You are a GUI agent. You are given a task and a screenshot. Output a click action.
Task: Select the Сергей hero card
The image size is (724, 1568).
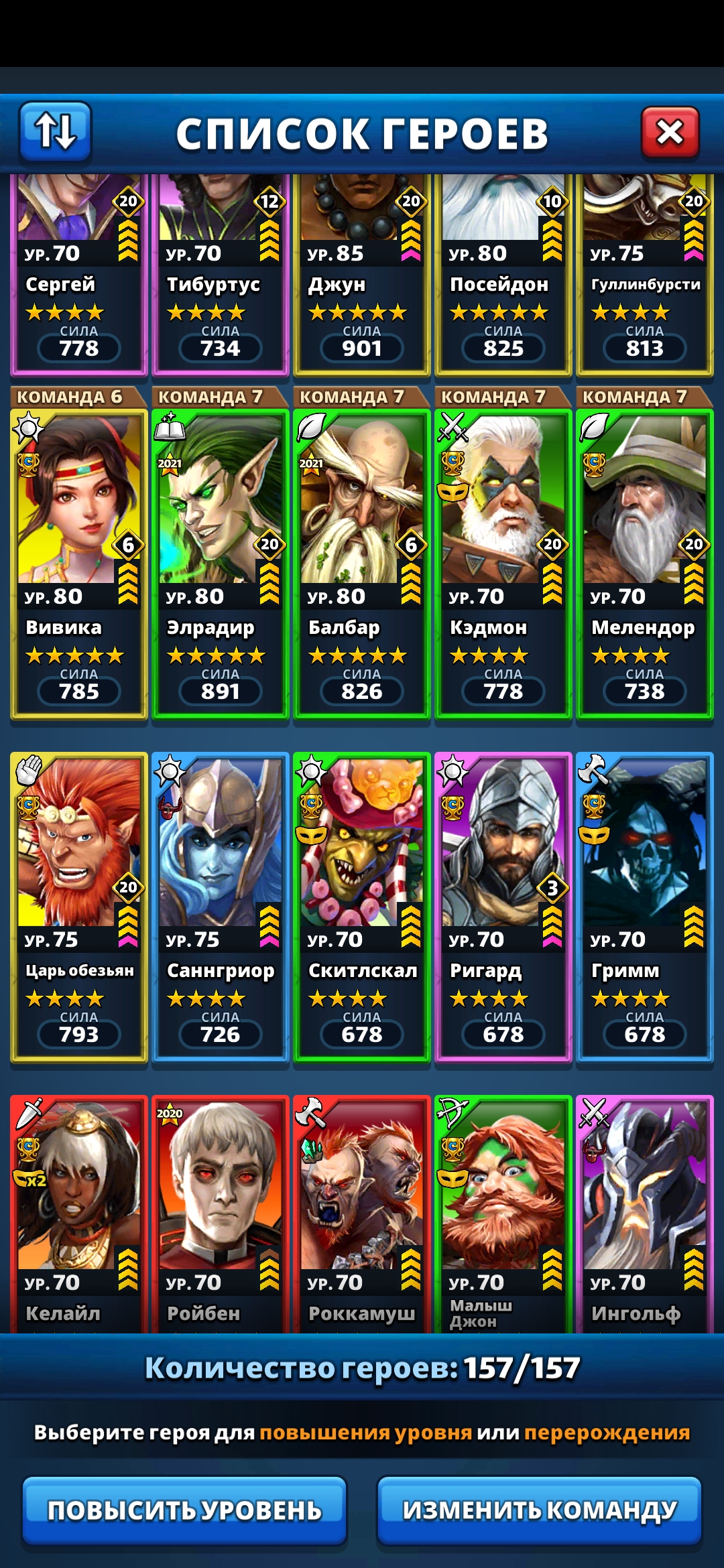pos(79,275)
